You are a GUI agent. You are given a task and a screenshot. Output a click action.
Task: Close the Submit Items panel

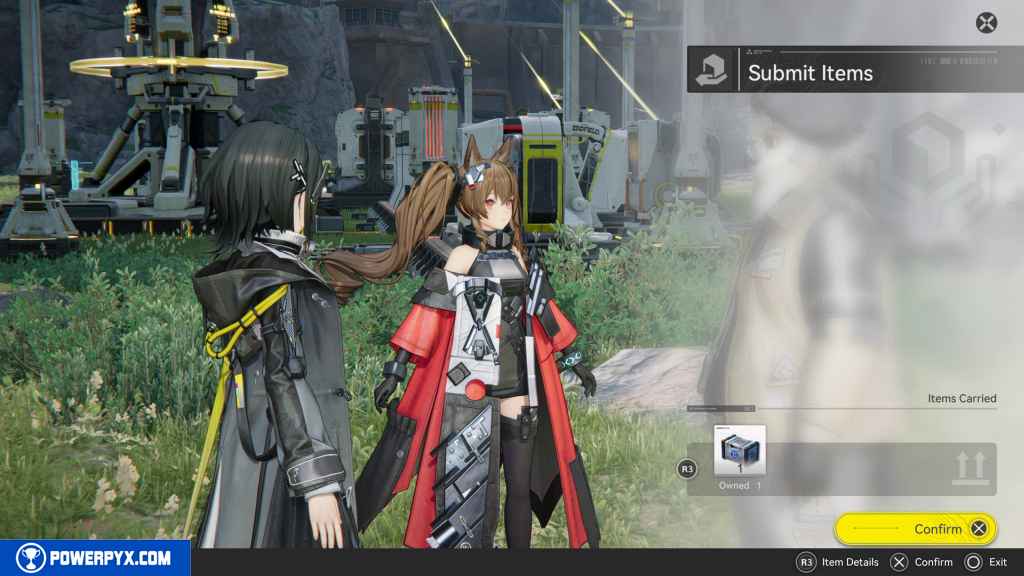tap(986, 22)
